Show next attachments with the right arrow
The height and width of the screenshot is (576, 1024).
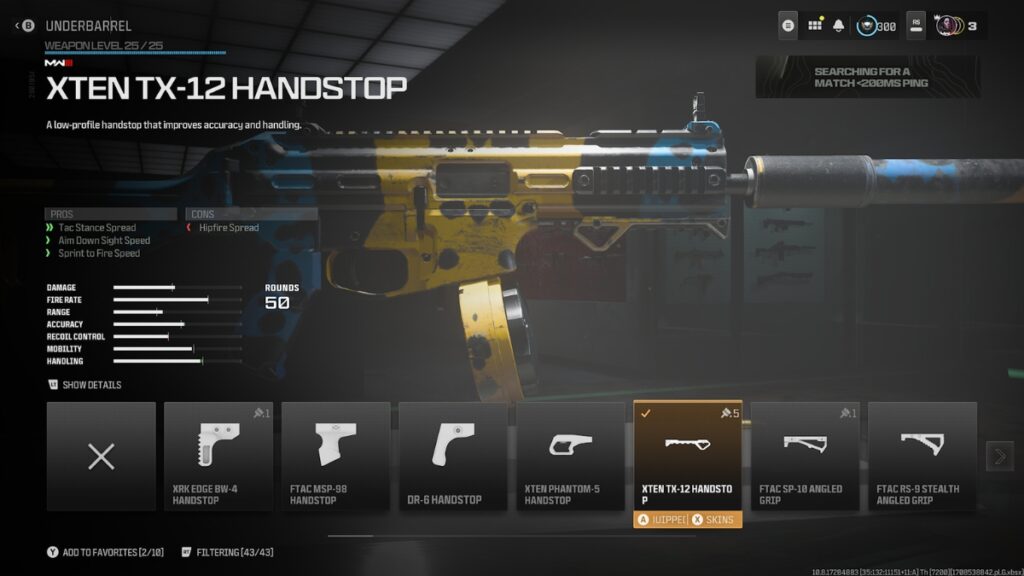tap(999, 457)
